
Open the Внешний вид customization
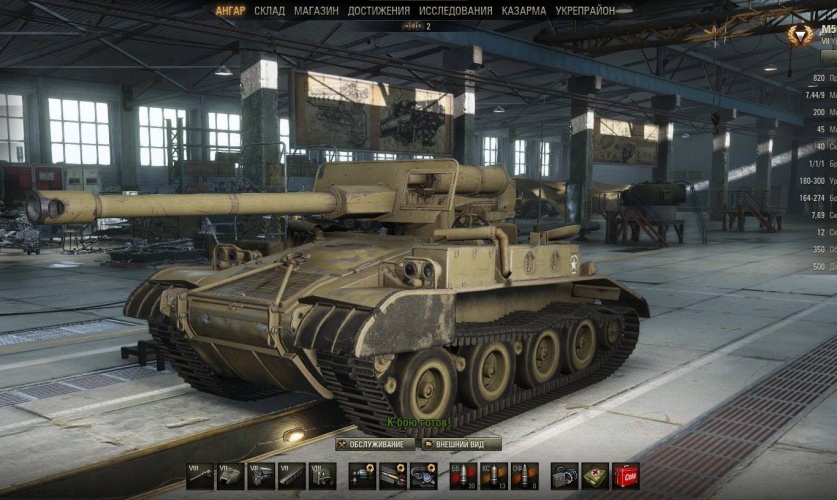pos(461,444)
